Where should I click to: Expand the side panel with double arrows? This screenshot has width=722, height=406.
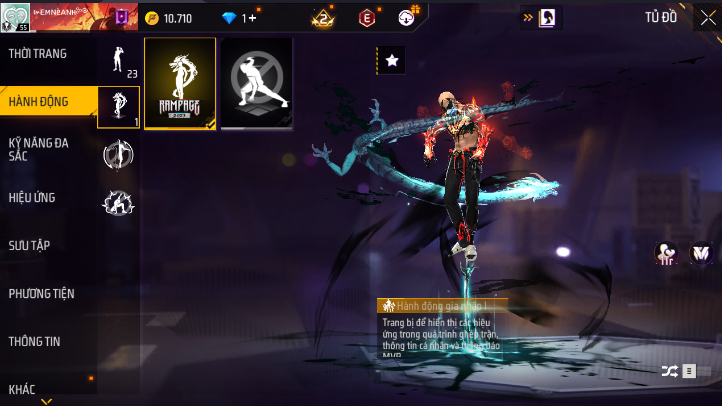tap(529, 17)
